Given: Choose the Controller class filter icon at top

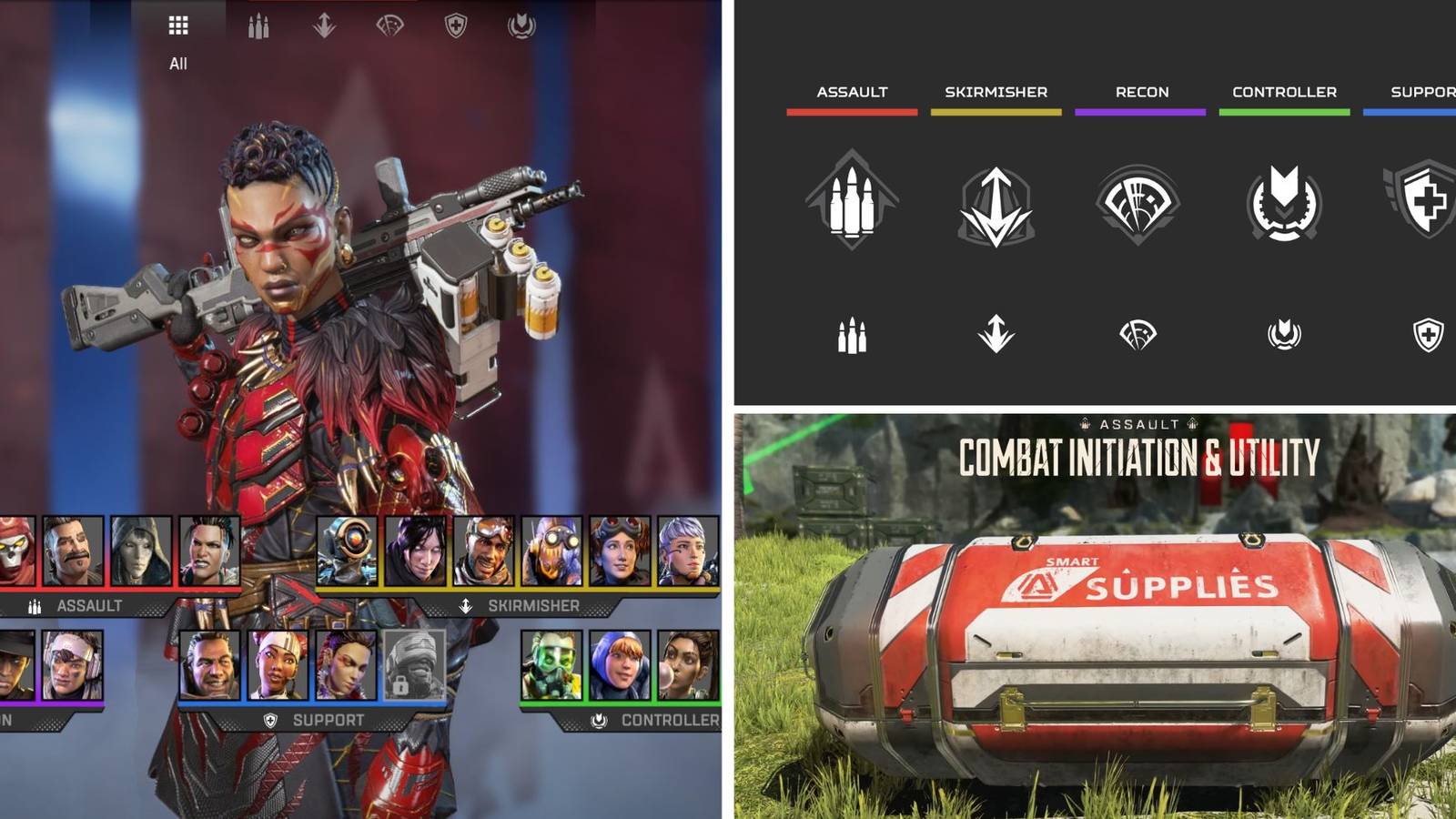Looking at the screenshot, I should [521, 25].
